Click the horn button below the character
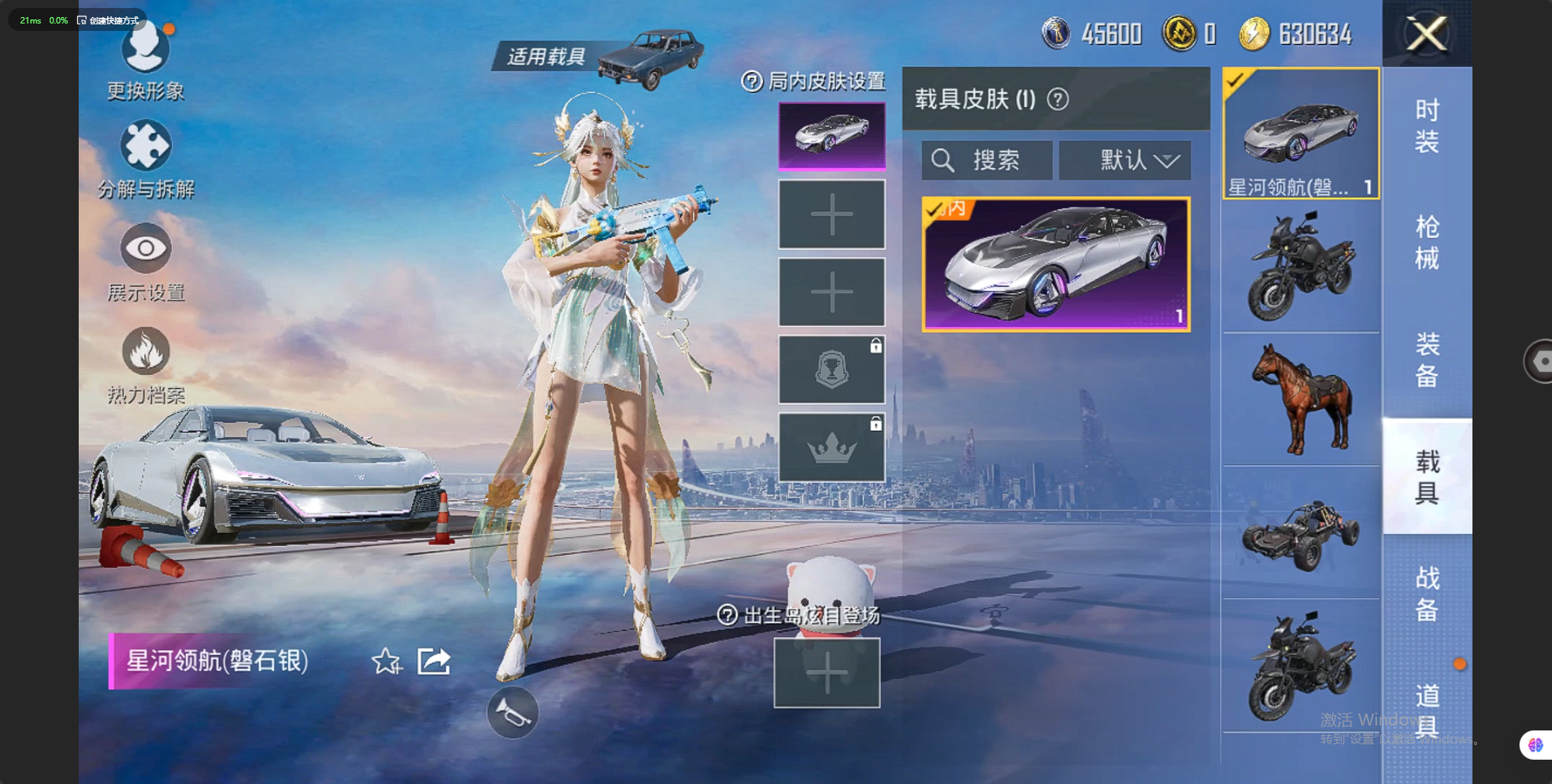This screenshot has height=784, width=1552. pos(512,713)
